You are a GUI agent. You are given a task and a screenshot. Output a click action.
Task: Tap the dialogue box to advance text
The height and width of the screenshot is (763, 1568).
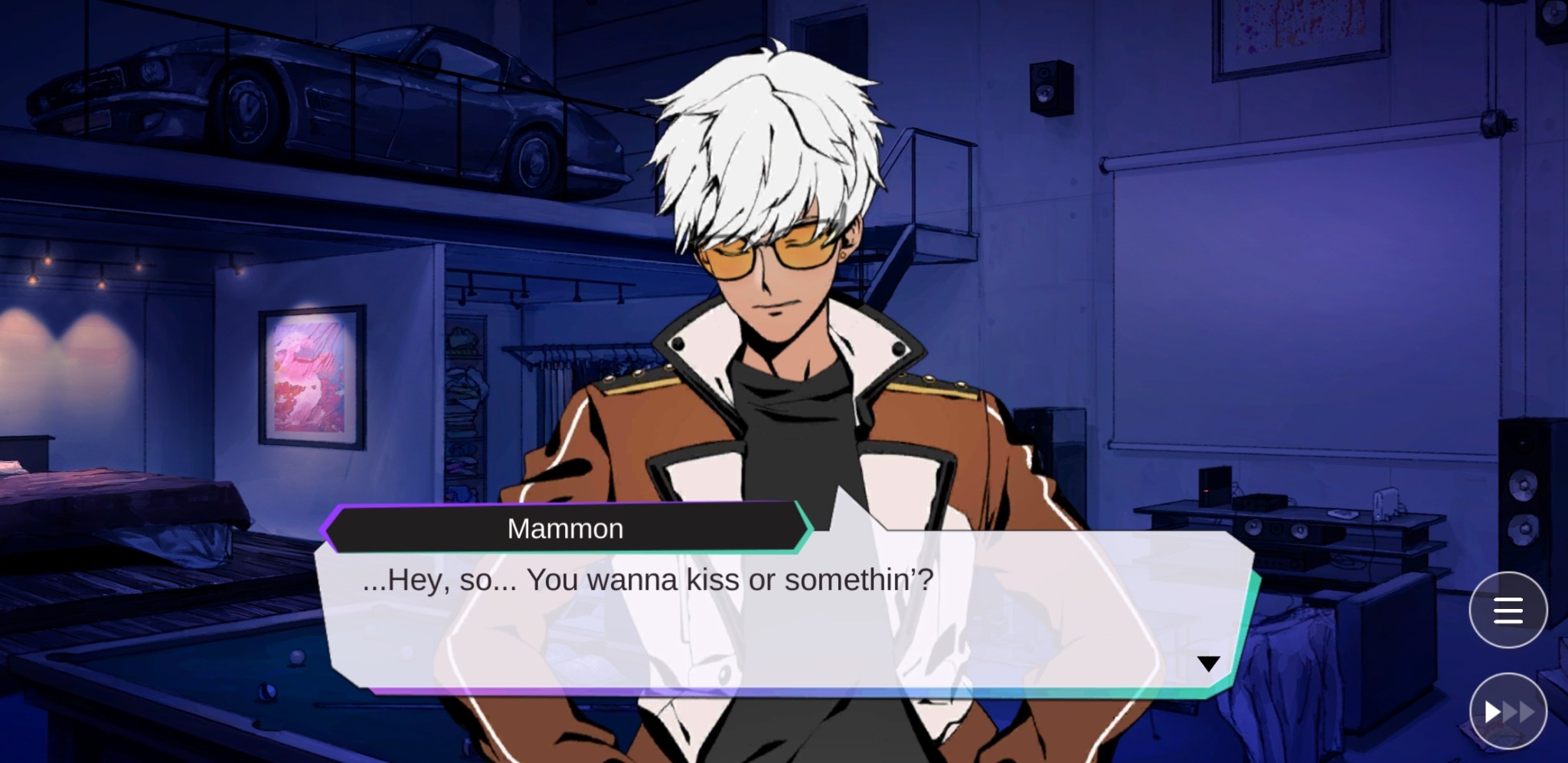pos(766,613)
